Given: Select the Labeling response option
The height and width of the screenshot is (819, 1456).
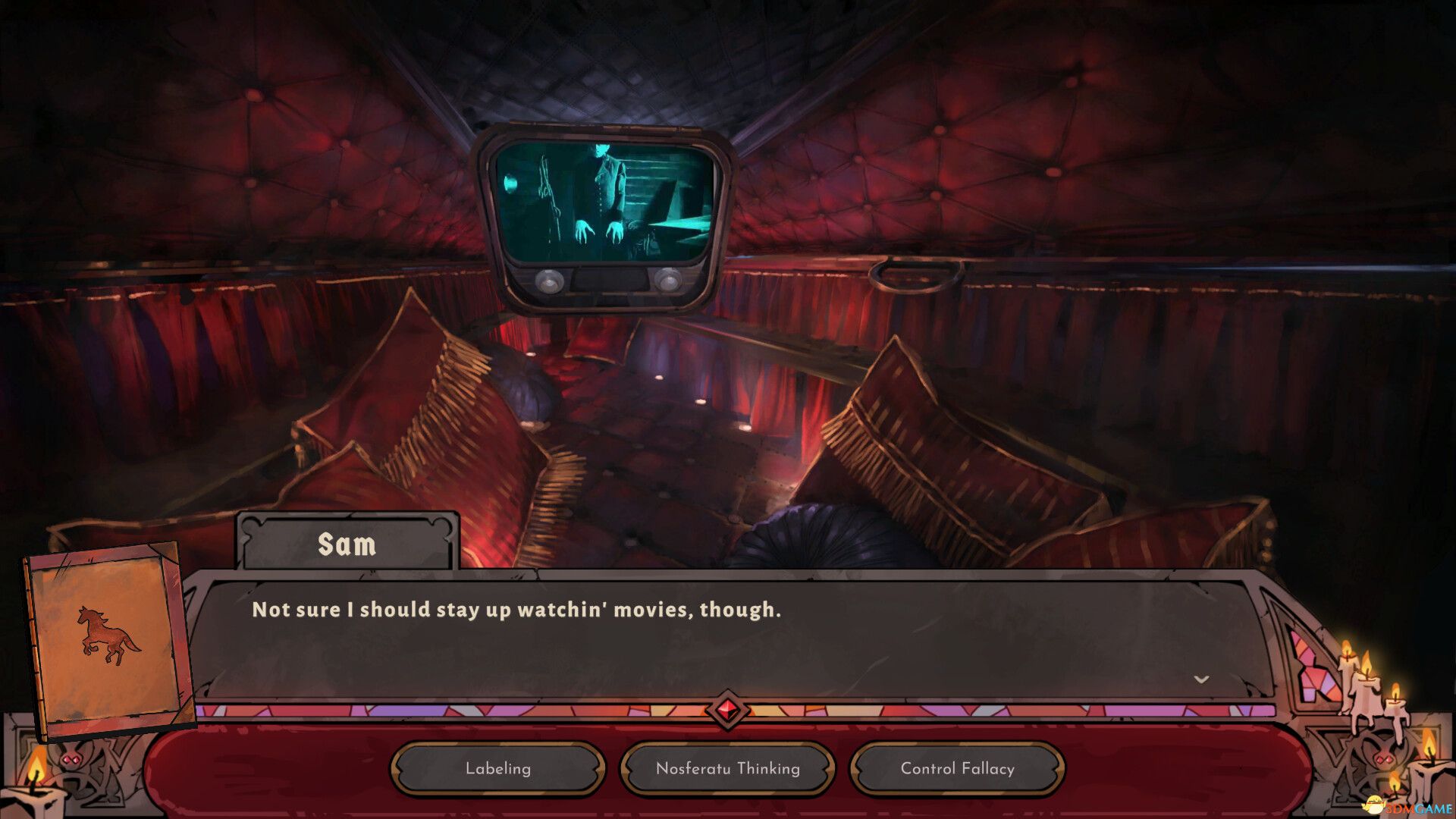Looking at the screenshot, I should point(497,768).
